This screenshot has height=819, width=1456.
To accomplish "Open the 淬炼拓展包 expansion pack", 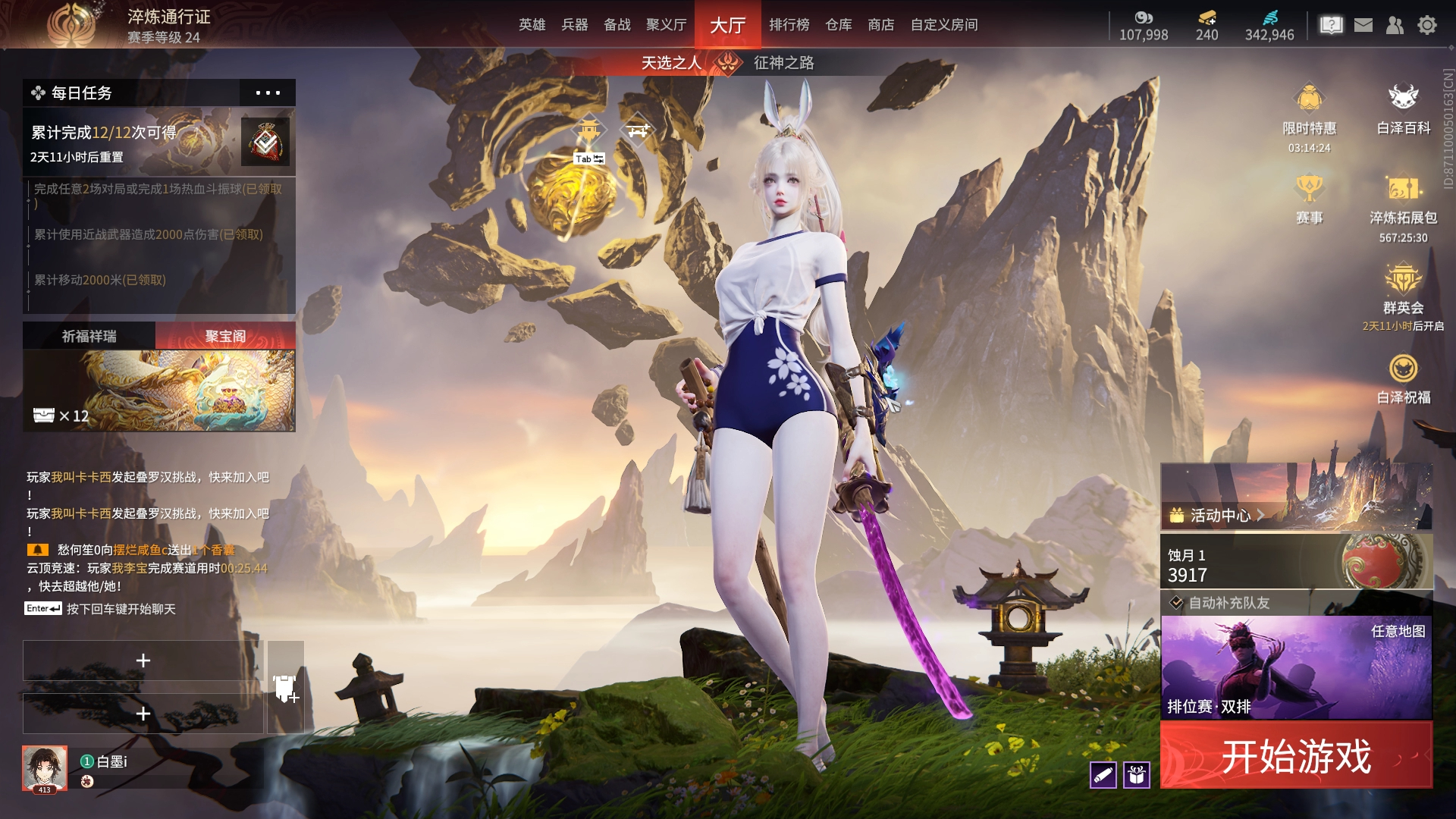I will (1403, 199).
